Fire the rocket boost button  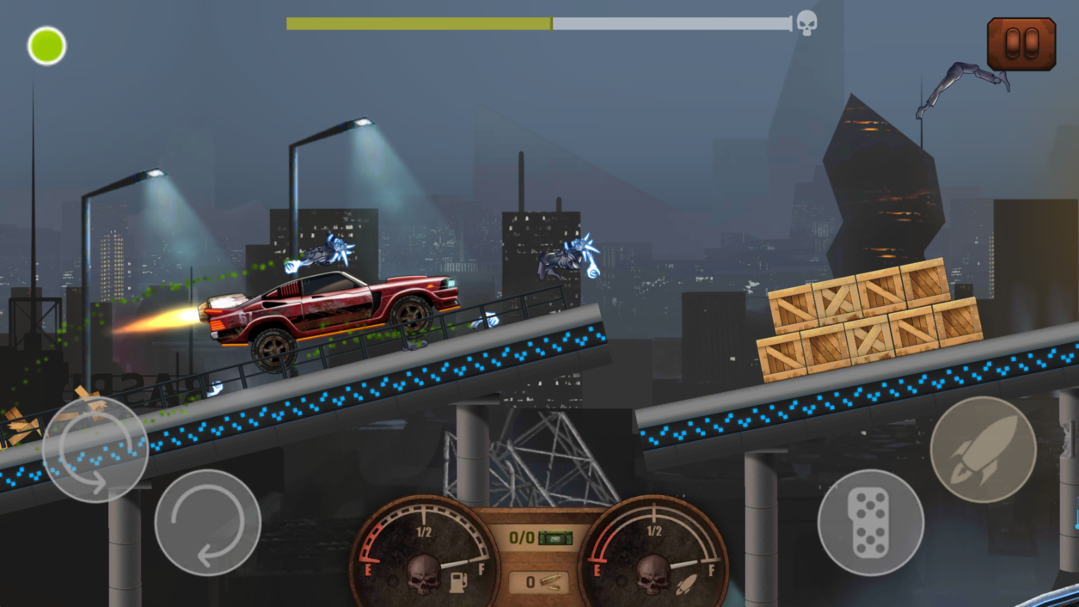(x=982, y=450)
